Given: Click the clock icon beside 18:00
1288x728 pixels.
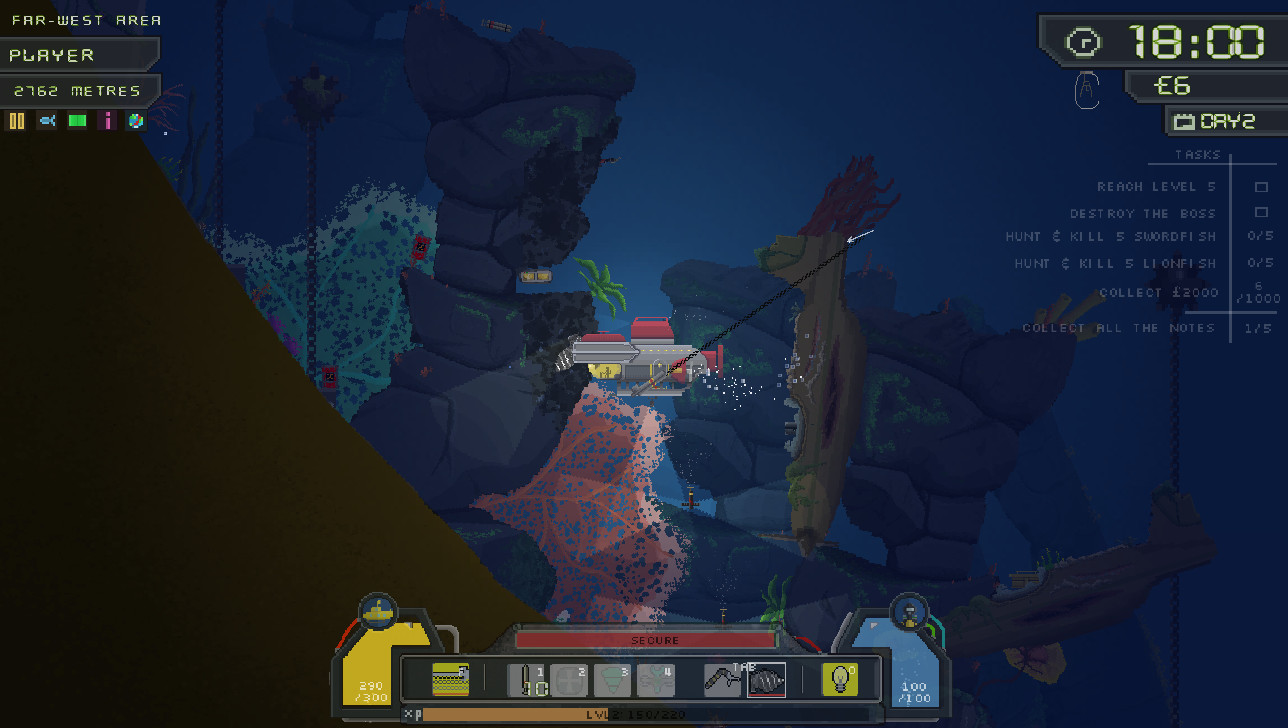Looking at the screenshot, I should 1085,42.
